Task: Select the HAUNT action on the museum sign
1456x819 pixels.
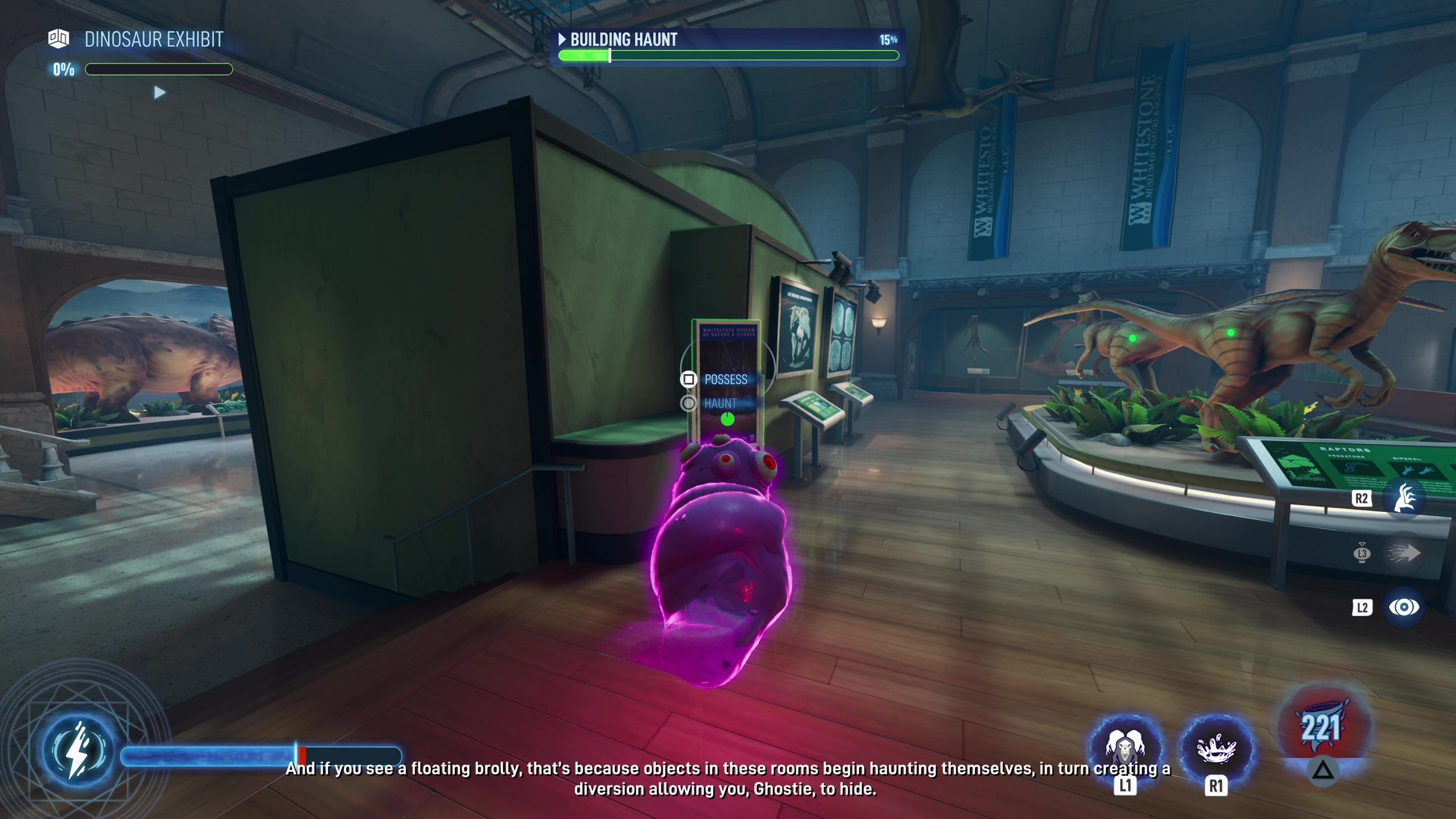Action: click(x=719, y=404)
